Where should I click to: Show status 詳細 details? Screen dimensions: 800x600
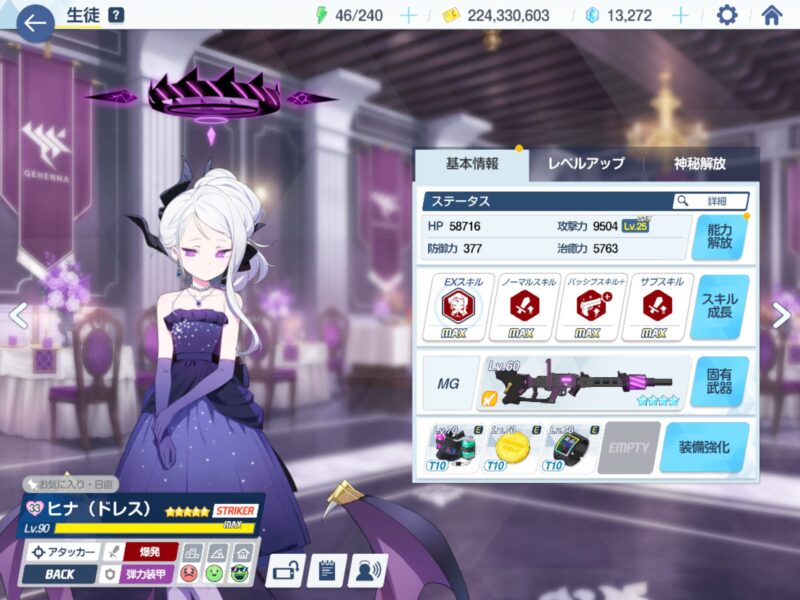coord(711,201)
